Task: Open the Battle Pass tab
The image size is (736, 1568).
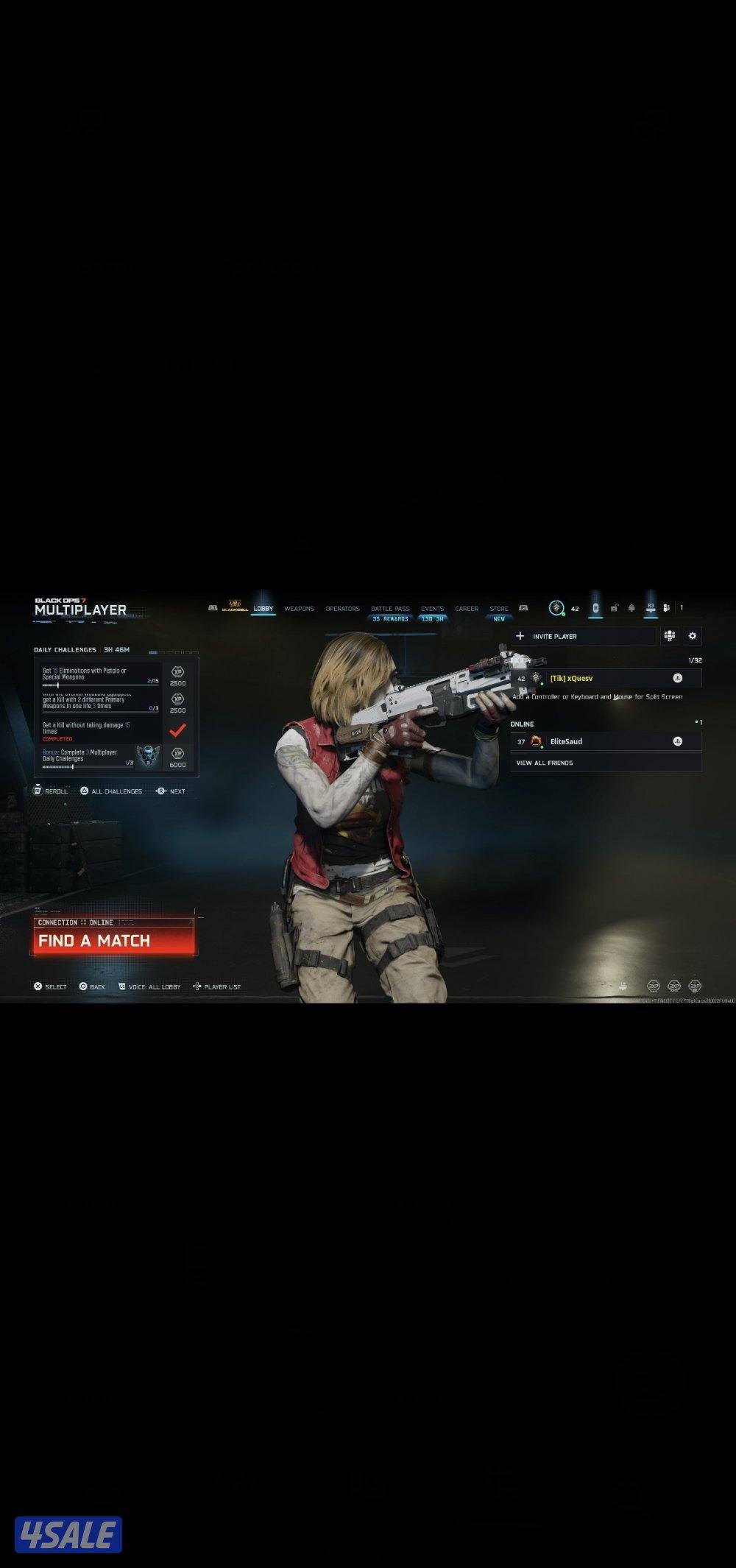Action: click(x=390, y=609)
